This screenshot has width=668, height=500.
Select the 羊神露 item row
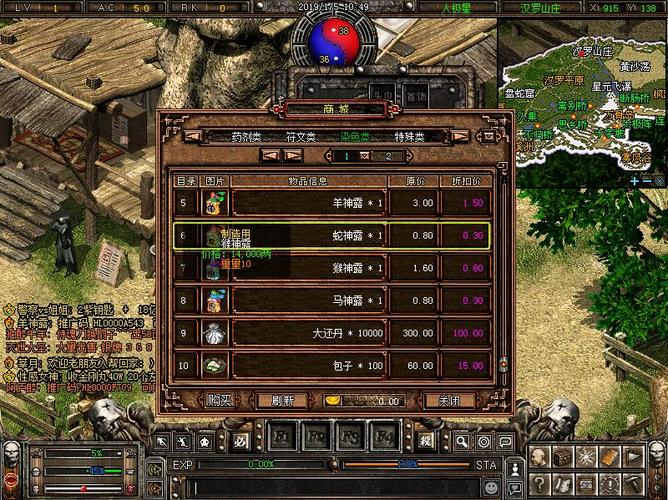tap(331, 202)
